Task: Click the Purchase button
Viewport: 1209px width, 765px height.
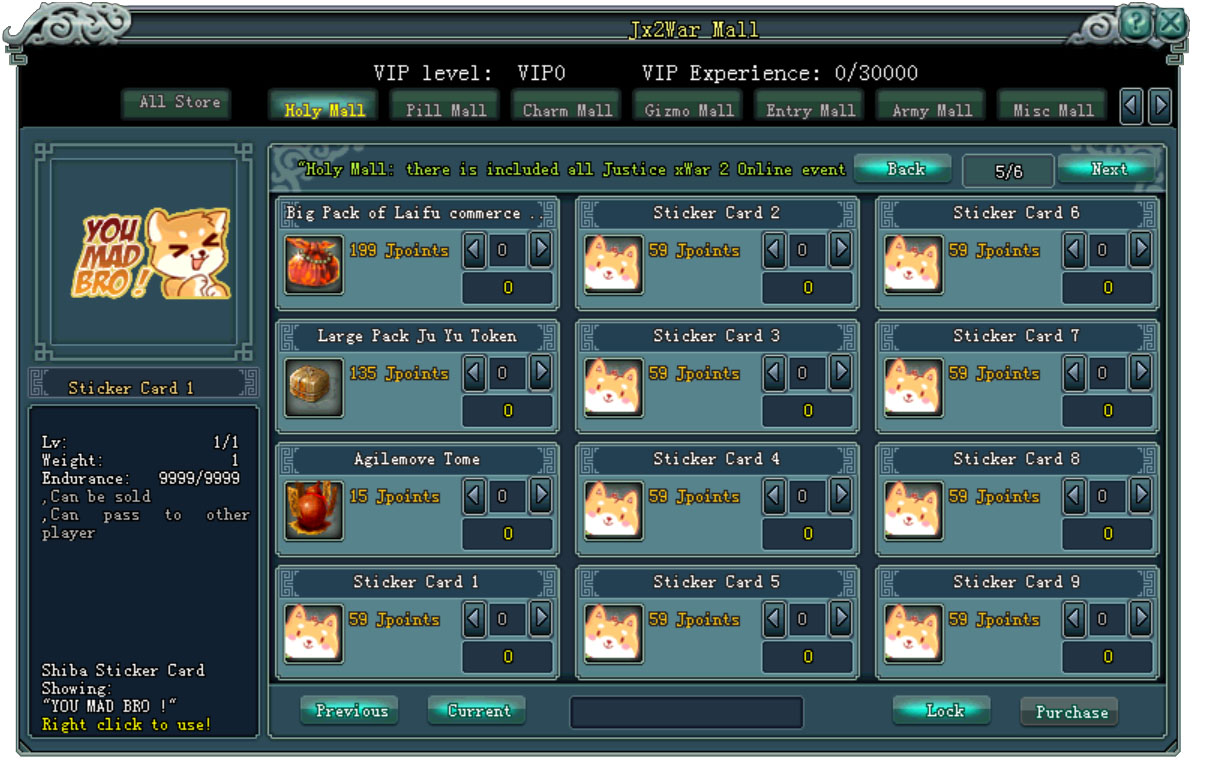Action: (x=1070, y=712)
